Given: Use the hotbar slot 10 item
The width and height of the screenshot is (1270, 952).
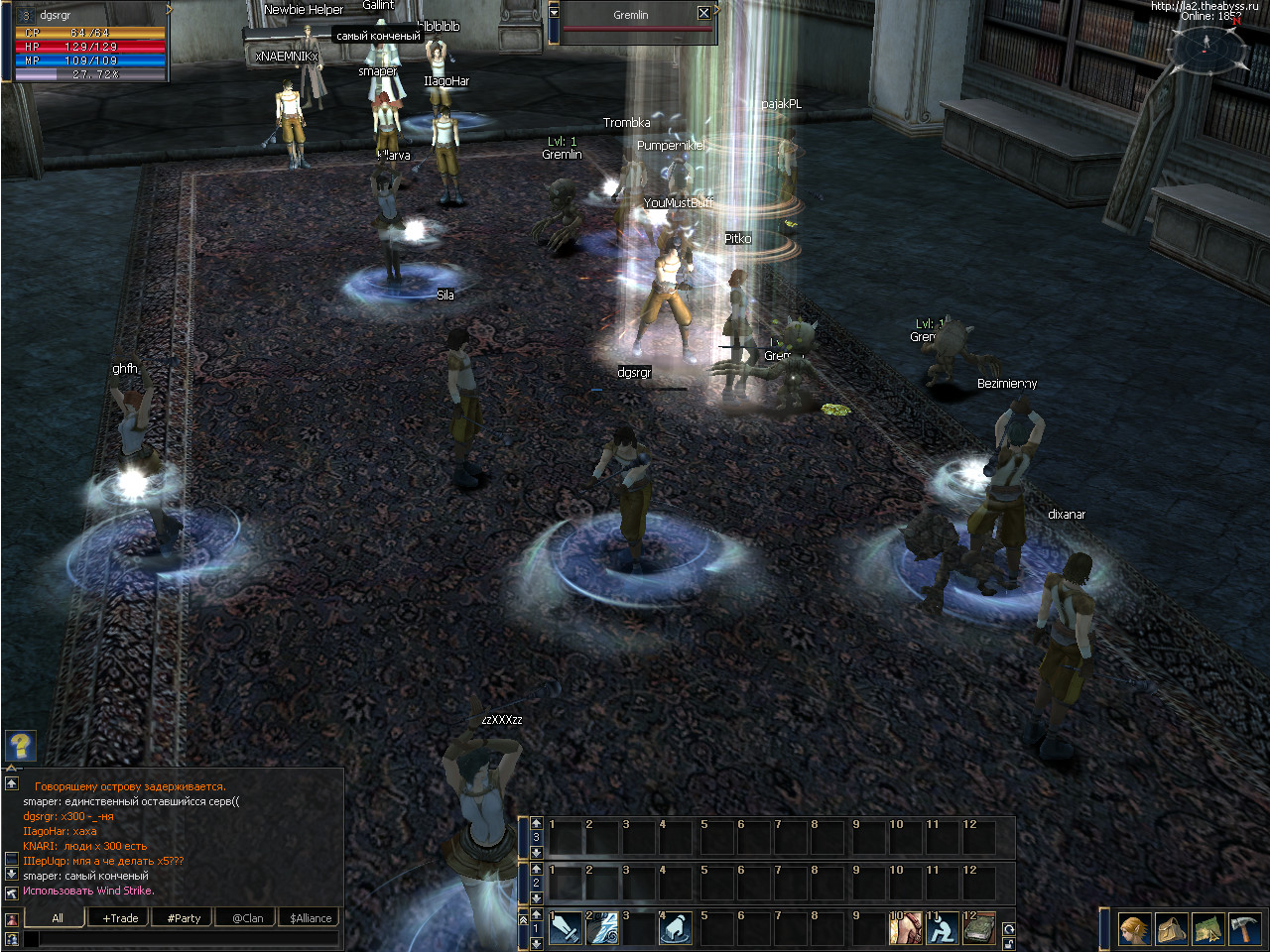Looking at the screenshot, I should [x=905, y=929].
